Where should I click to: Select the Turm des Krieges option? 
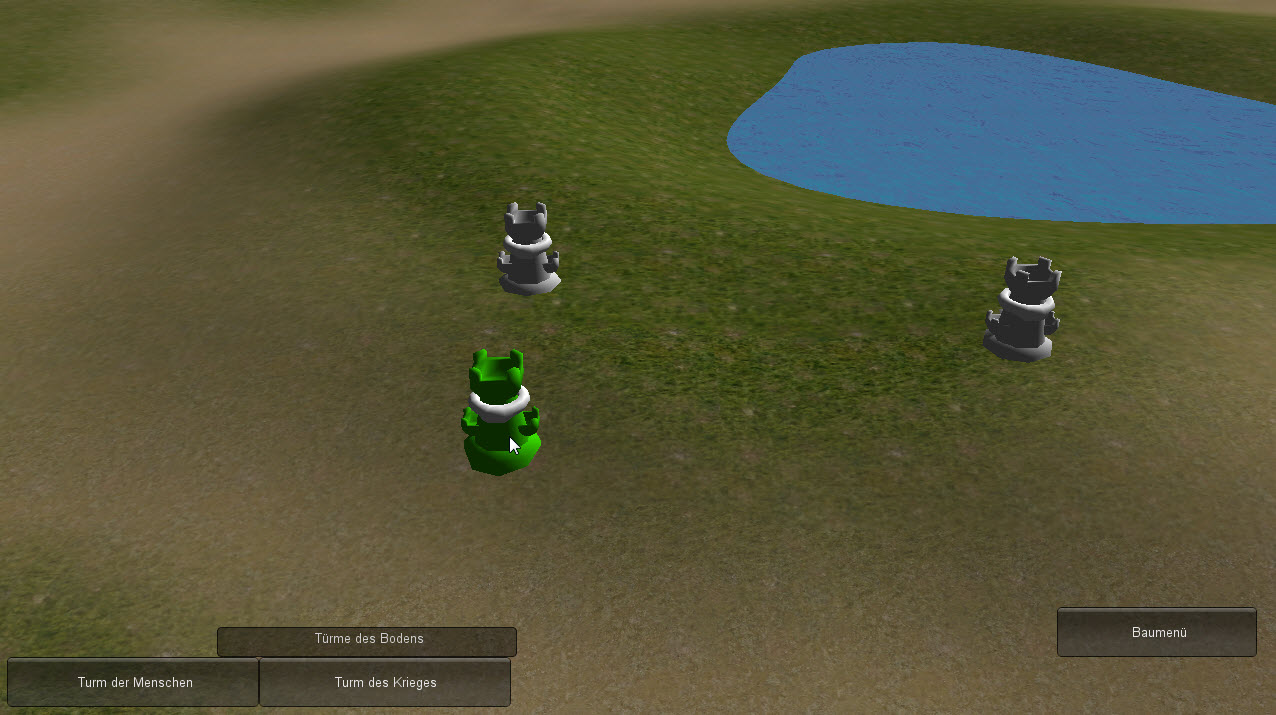click(x=385, y=682)
